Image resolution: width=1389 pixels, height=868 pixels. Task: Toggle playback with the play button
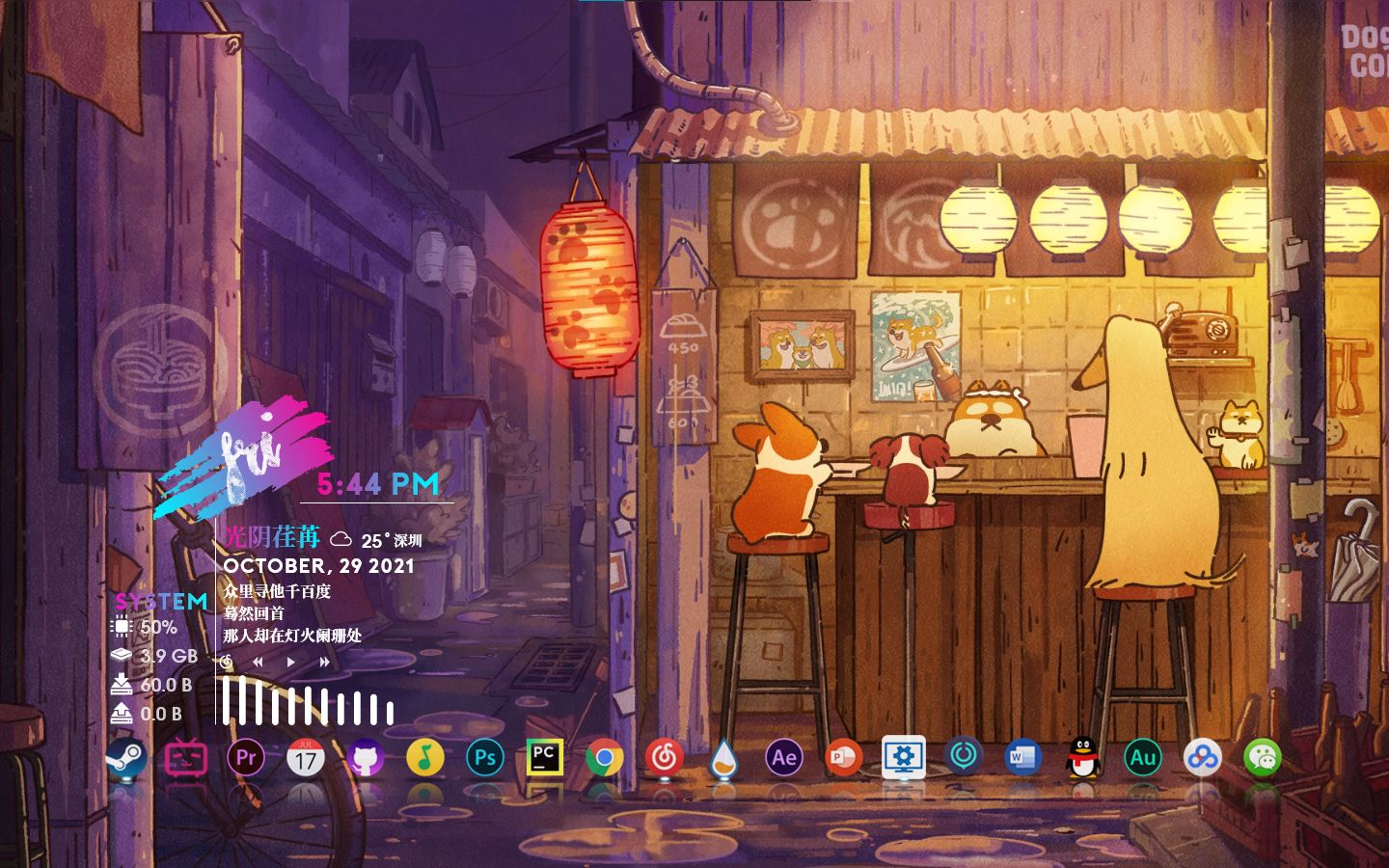[290, 662]
